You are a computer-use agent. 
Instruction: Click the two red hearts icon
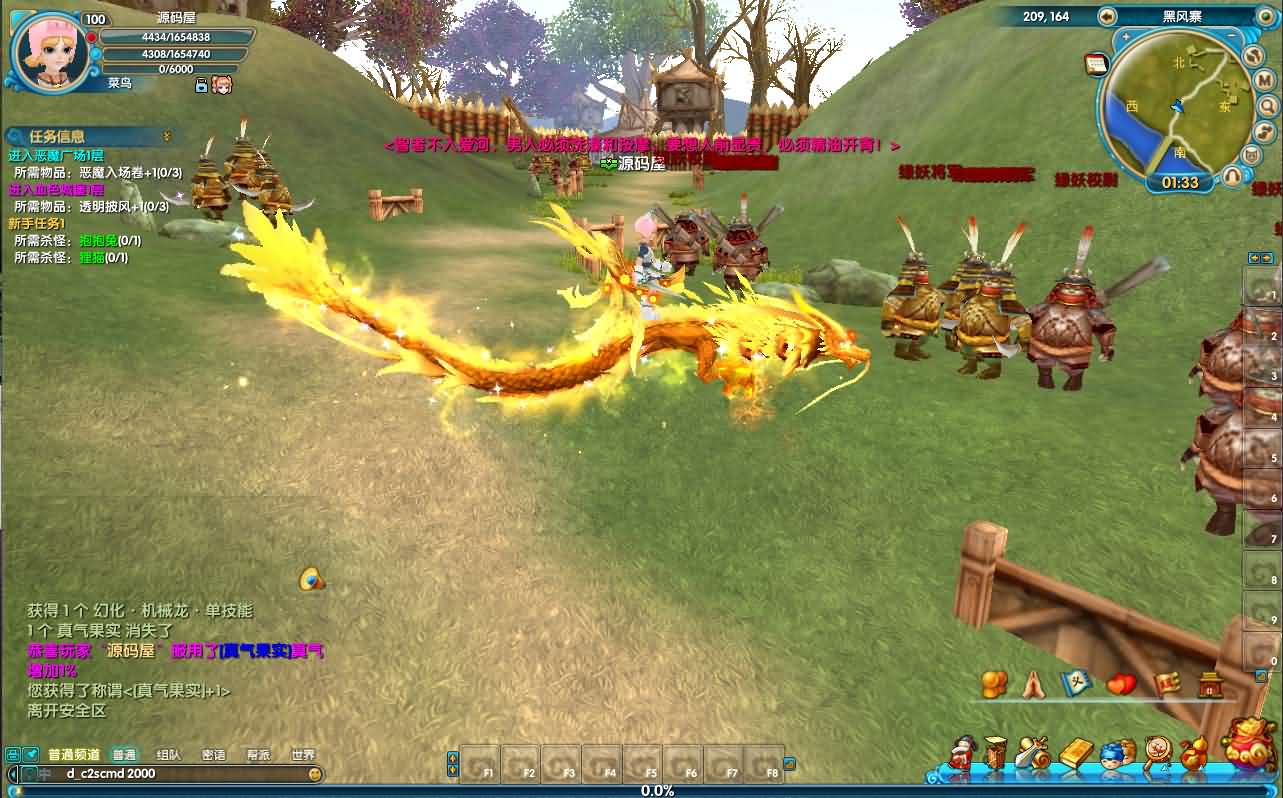1122,685
